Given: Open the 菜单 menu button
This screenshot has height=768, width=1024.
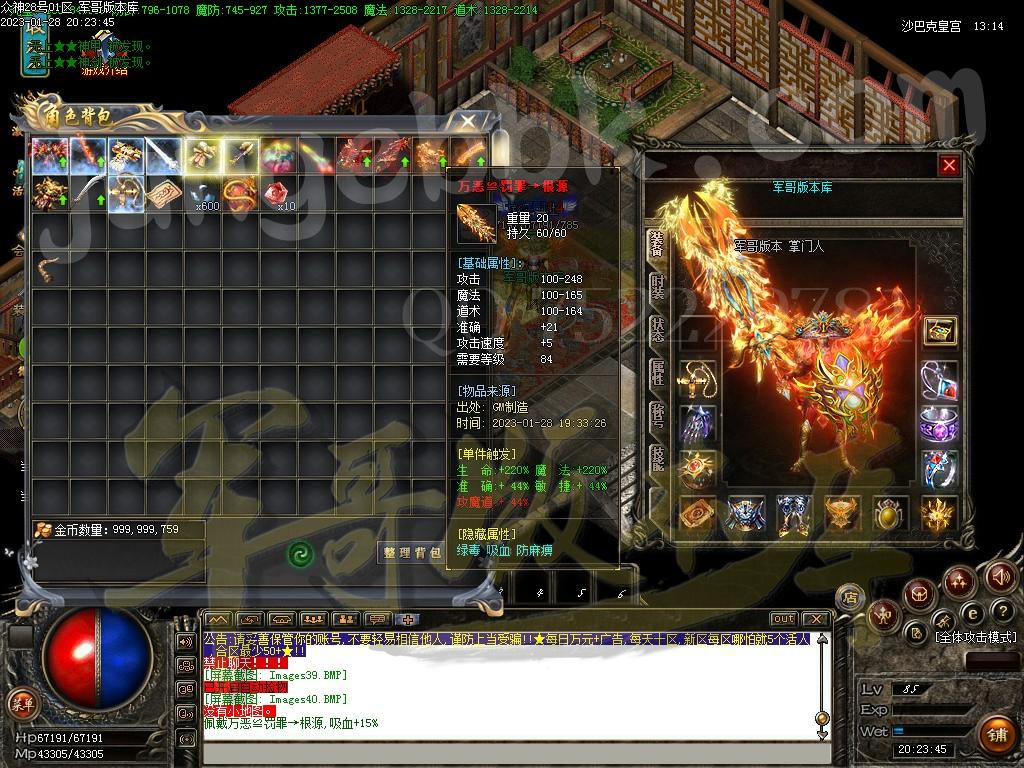Looking at the screenshot, I should click(22, 703).
